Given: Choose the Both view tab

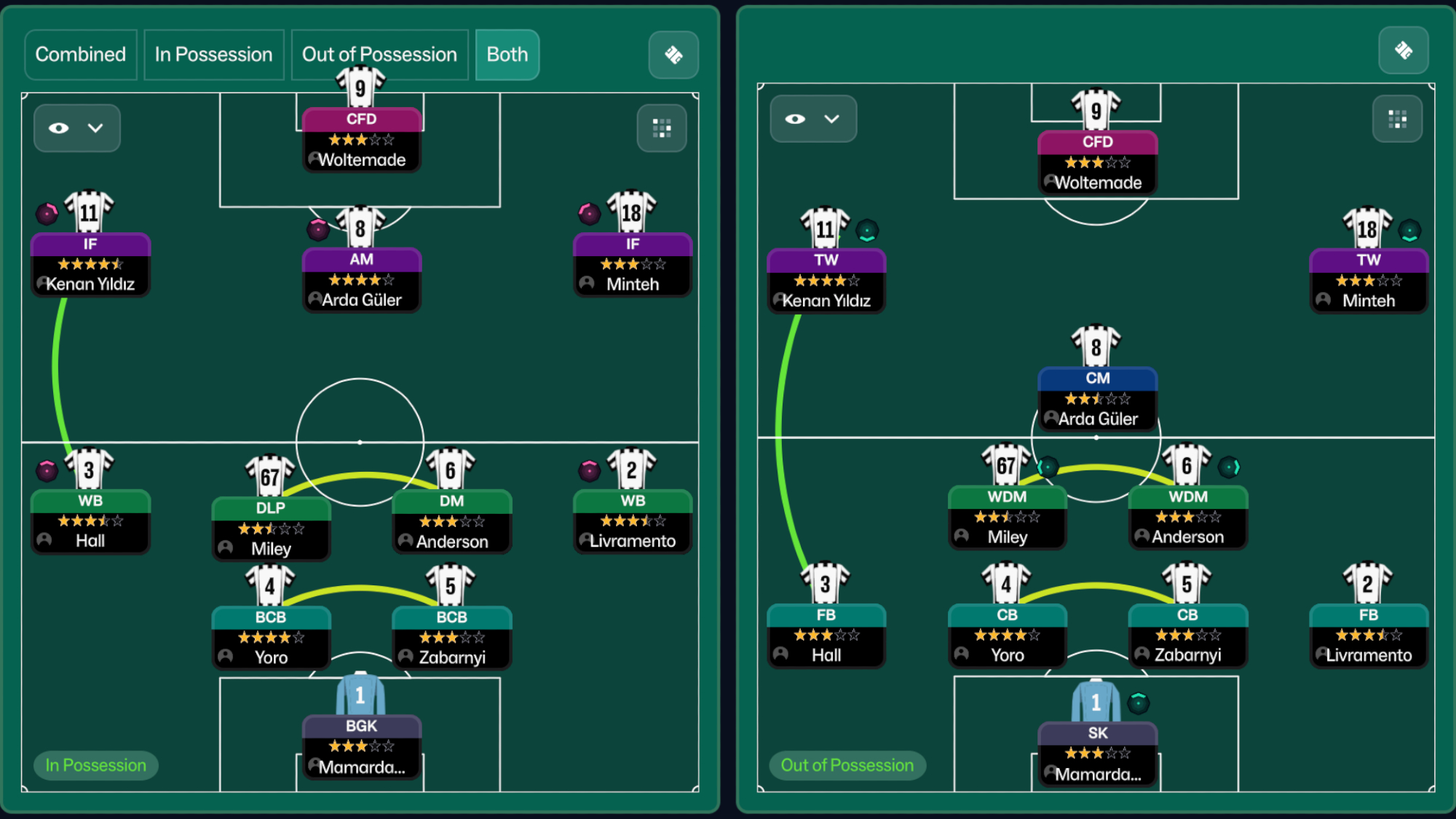Looking at the screenshot, I should (507, 55).
